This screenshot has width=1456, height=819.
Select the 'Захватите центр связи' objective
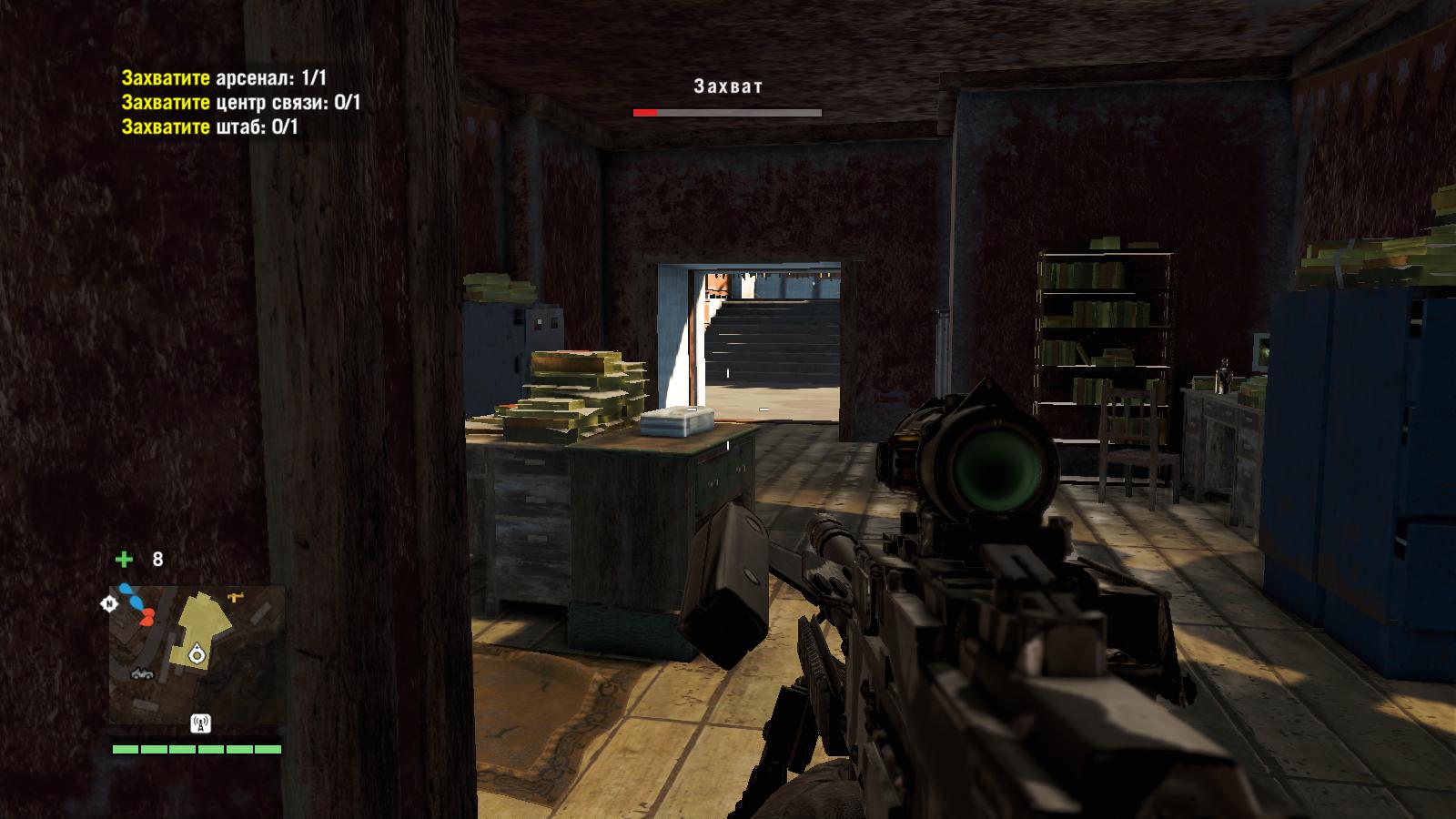click(x=241, y=103)
